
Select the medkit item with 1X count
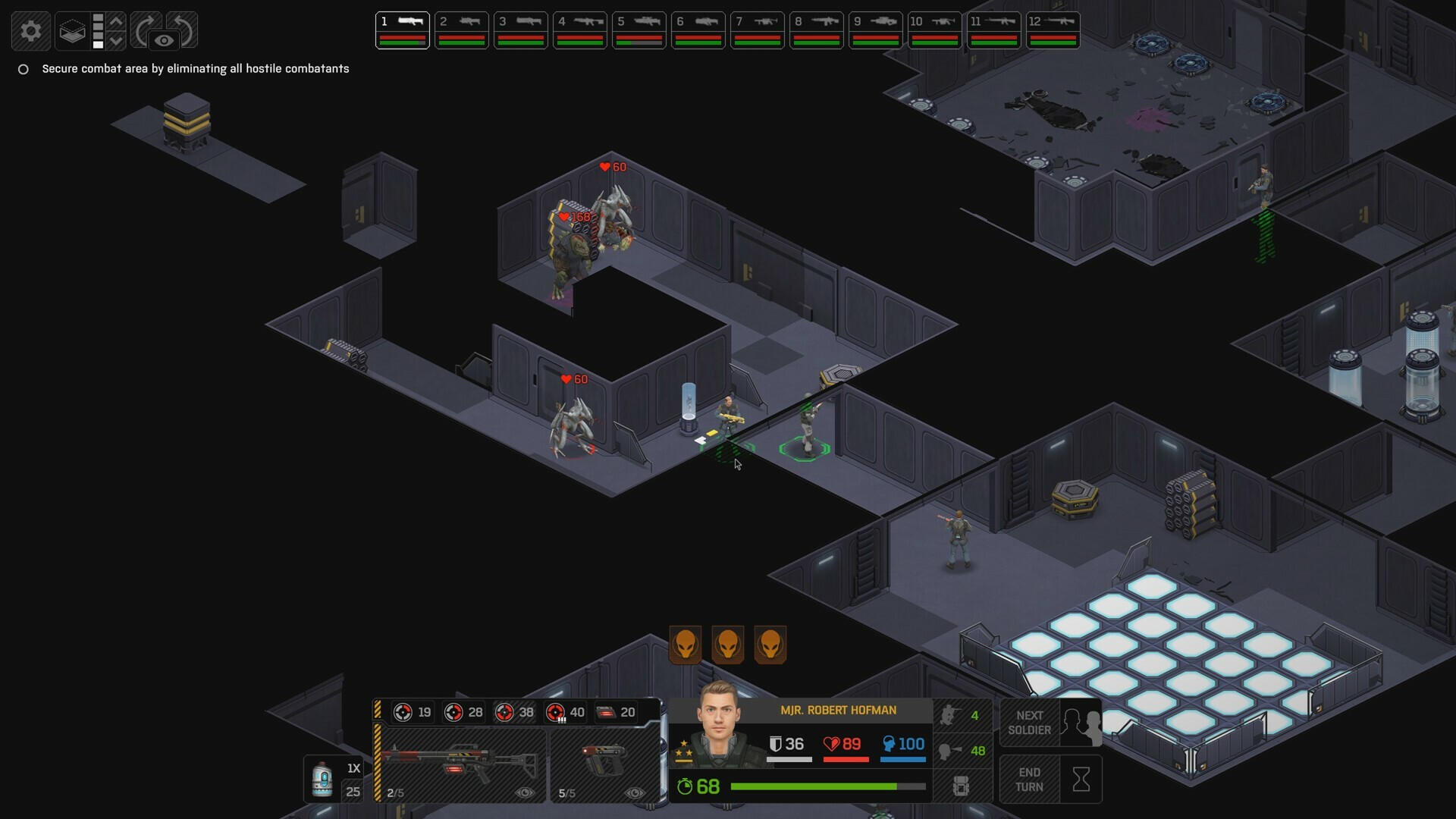[x=324, y=775]
